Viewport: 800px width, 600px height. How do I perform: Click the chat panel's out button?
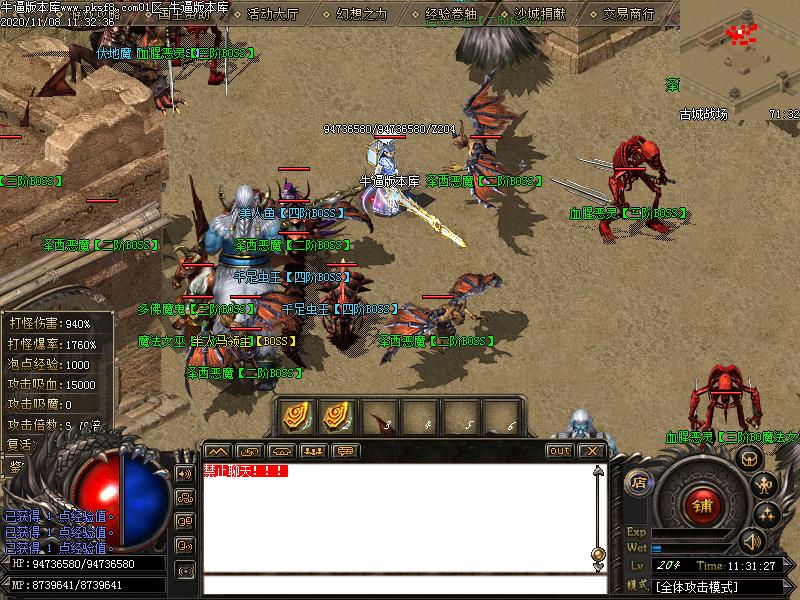tap(560, 451)
